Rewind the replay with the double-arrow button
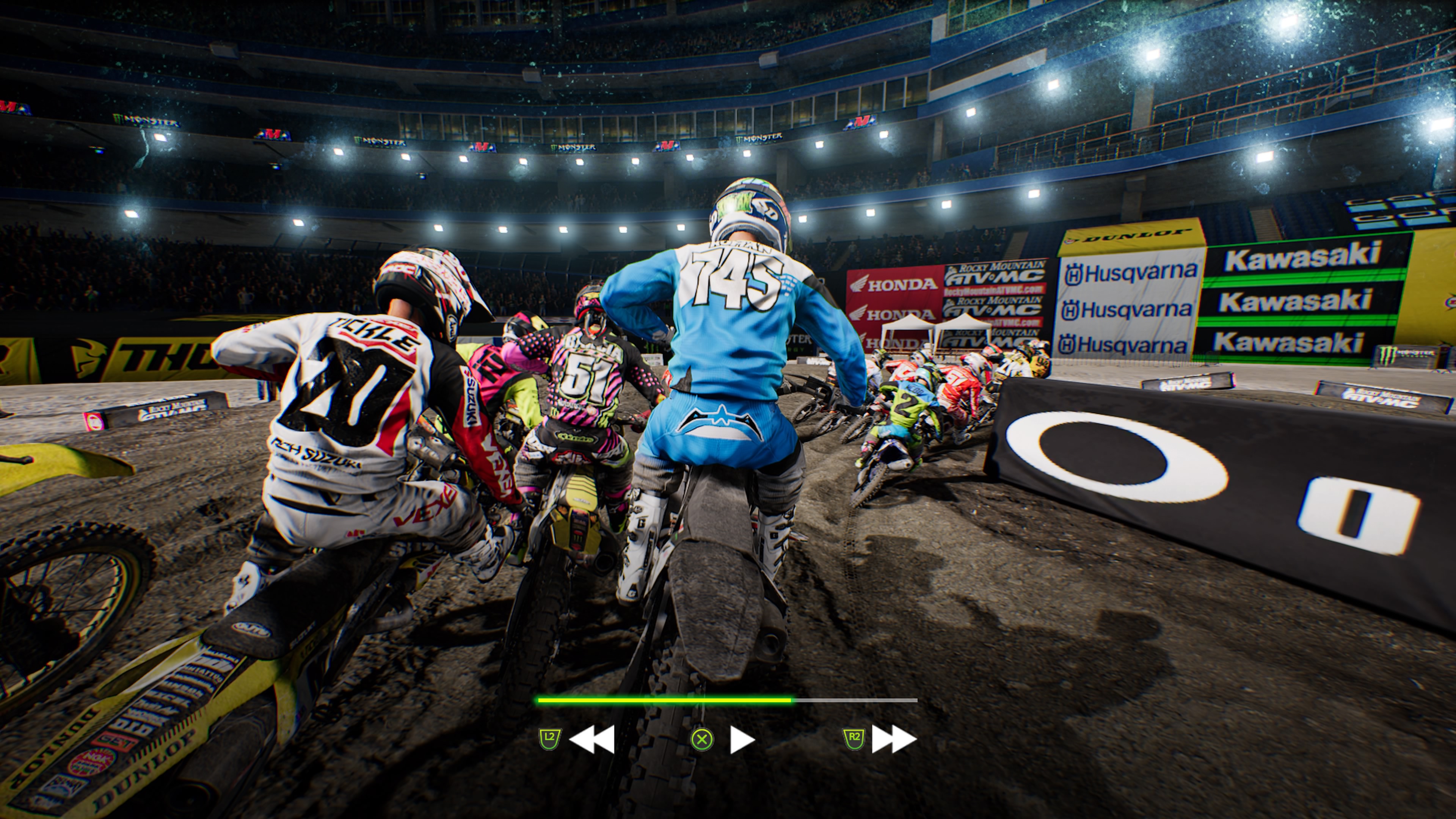 pyautogui.click(x=591, y=739)
